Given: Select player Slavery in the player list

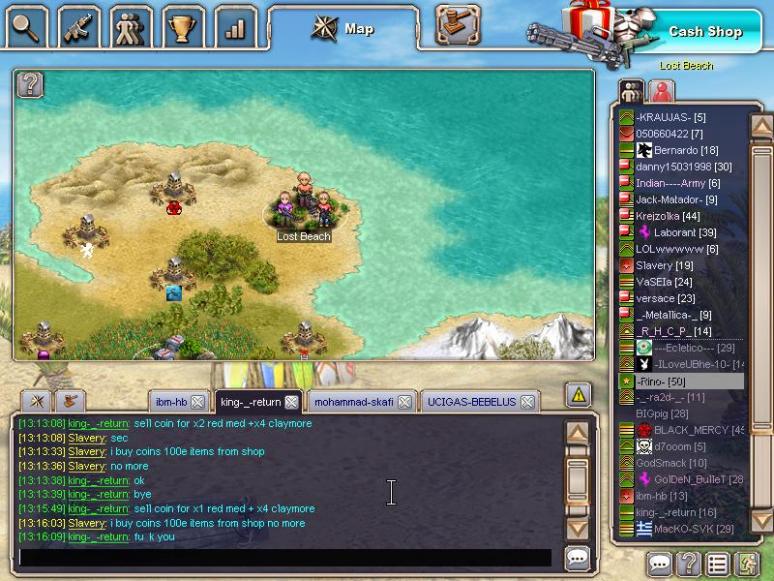Looking at the screenshot, I should tap(654, 265).
